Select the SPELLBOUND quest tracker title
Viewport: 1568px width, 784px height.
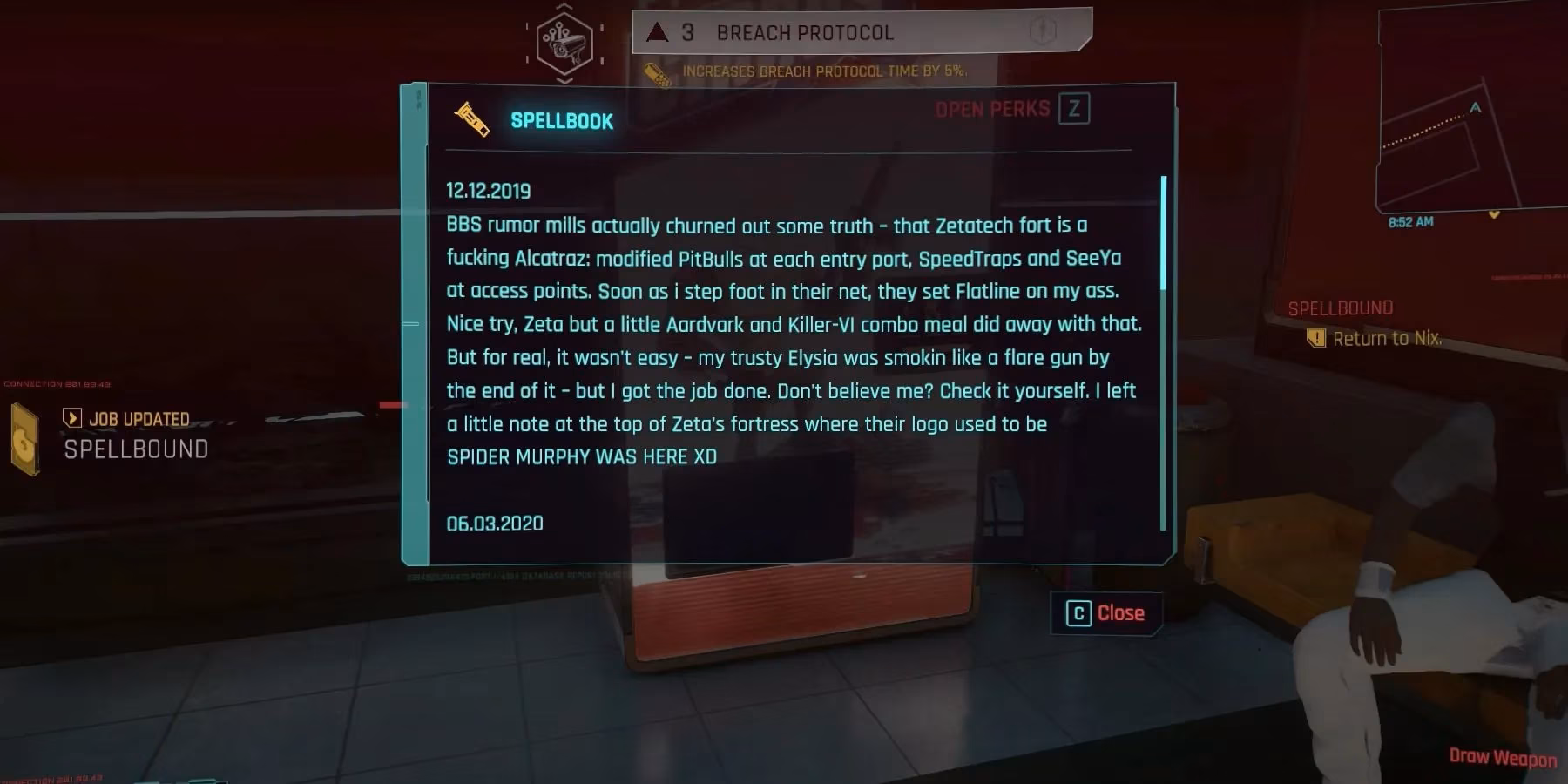tap(1340, 307)
